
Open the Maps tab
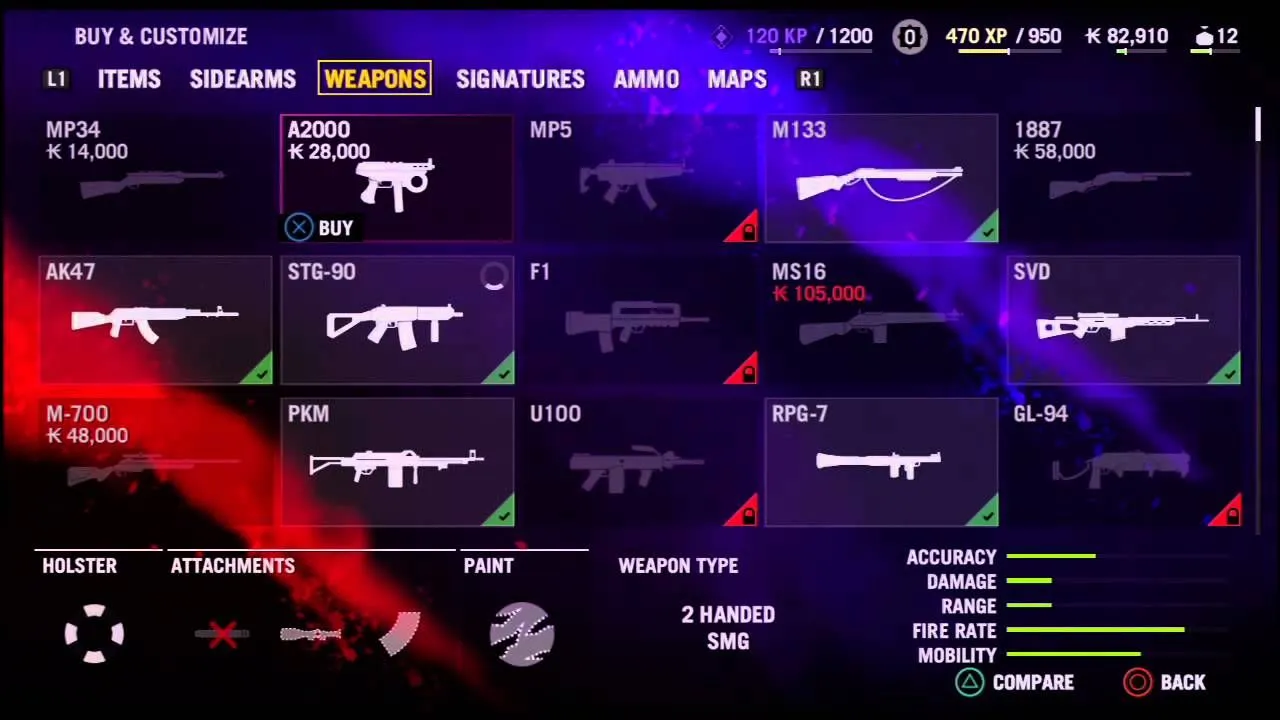(737, 79)
